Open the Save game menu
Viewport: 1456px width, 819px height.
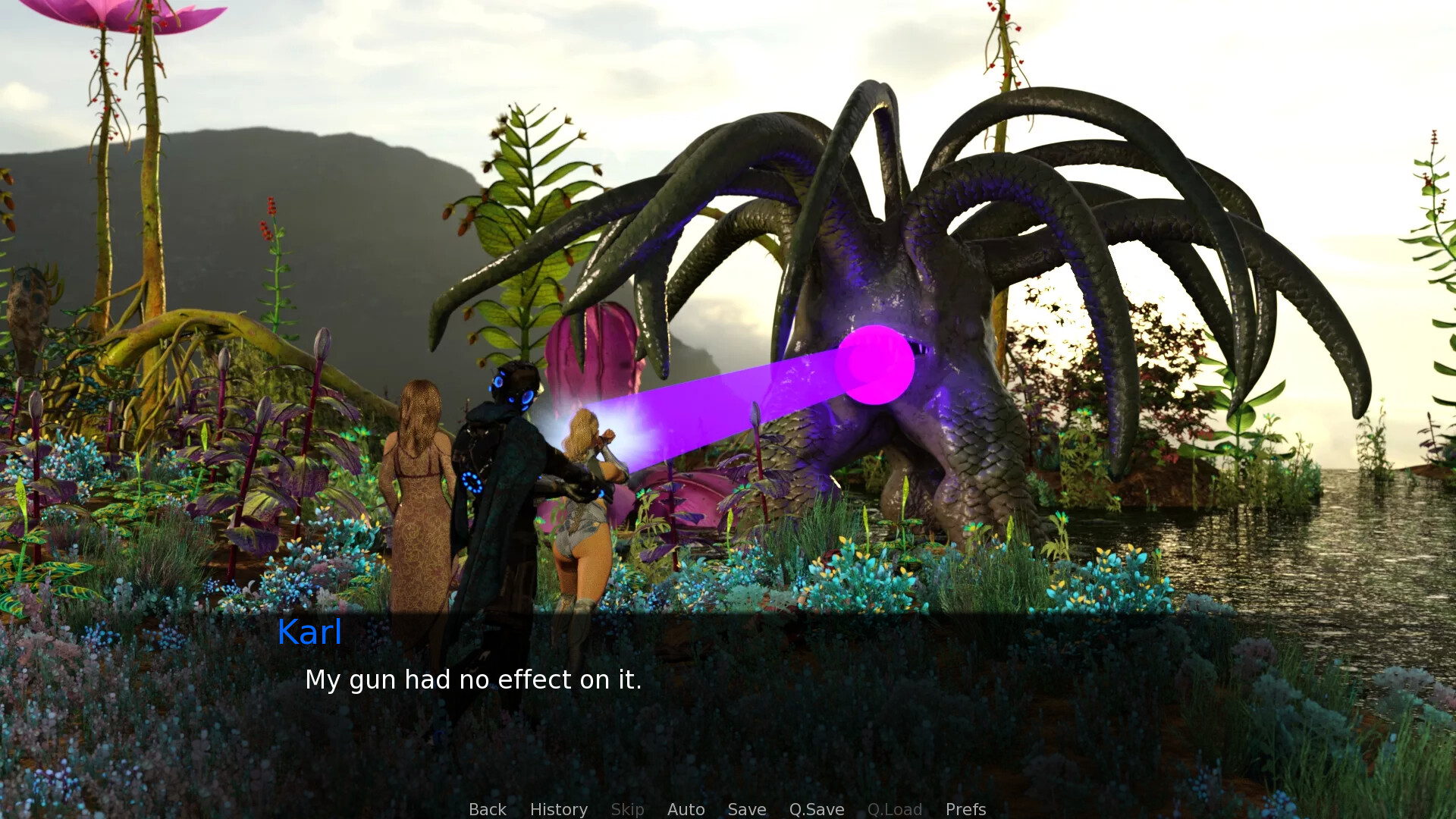click(x=746, y=809)
